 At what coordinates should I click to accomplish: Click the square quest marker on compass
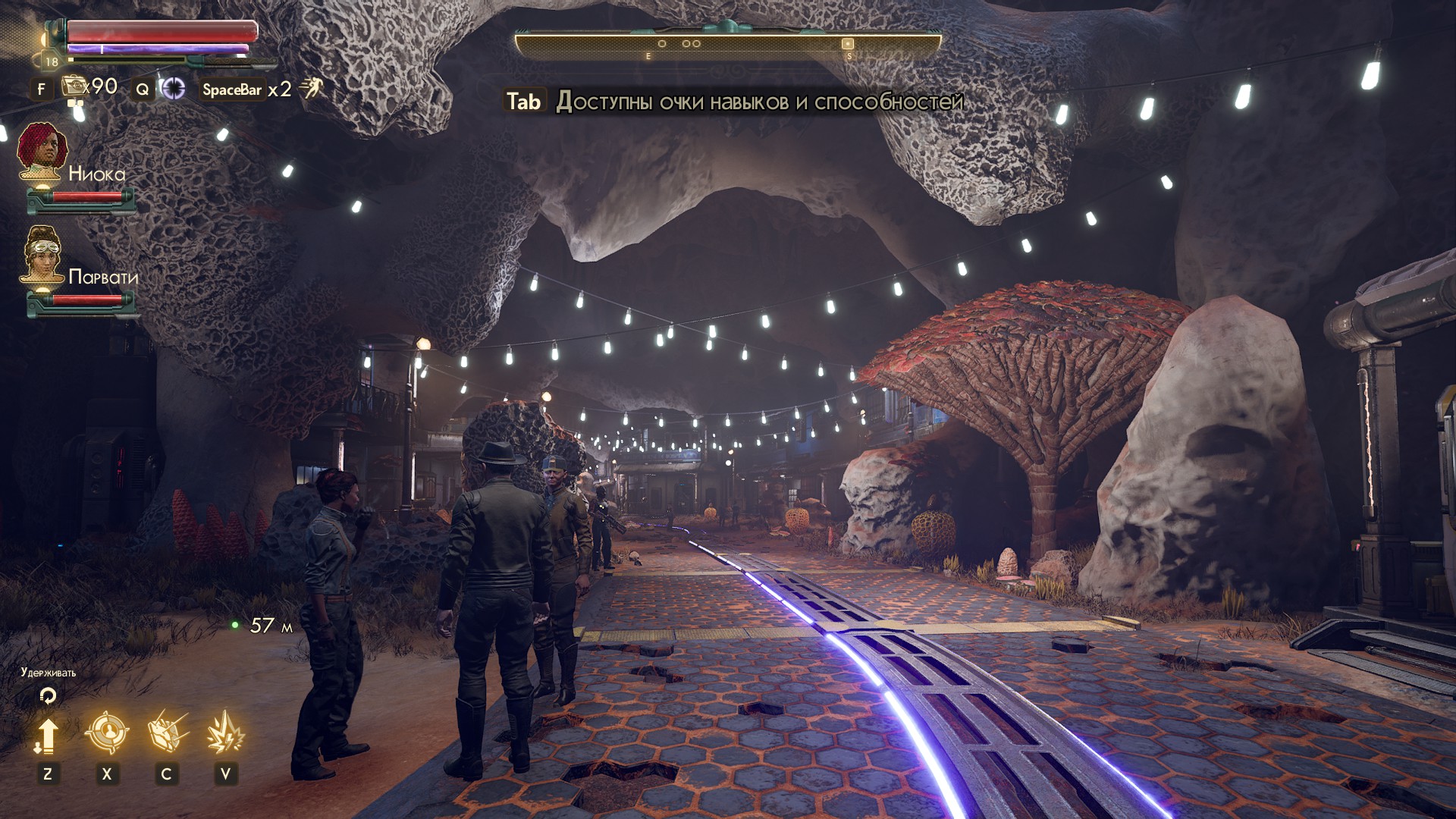[x=848, y=44]
